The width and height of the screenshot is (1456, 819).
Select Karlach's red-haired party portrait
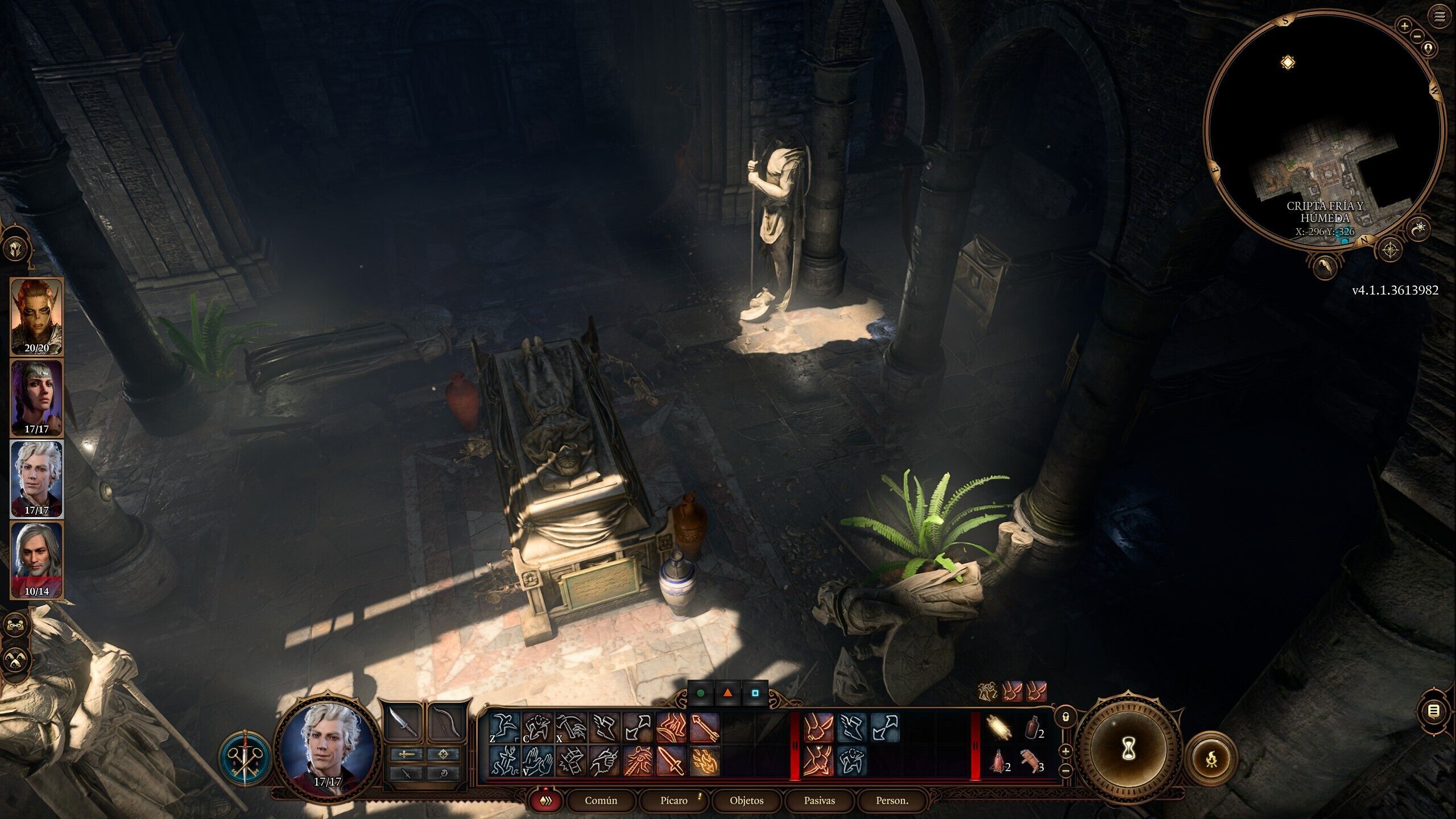(x=36, y=316)
